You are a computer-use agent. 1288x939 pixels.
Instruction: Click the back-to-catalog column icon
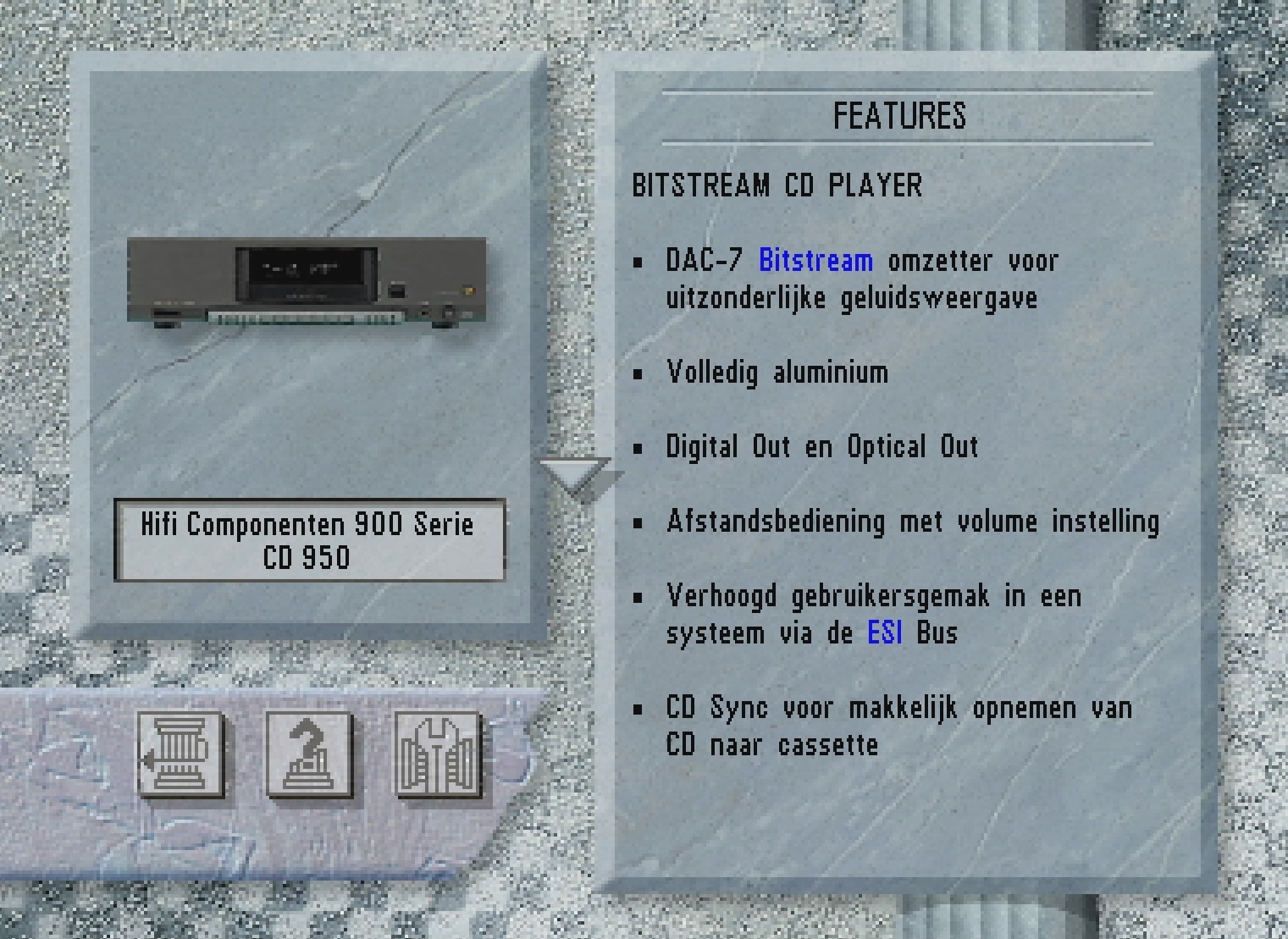182,756
